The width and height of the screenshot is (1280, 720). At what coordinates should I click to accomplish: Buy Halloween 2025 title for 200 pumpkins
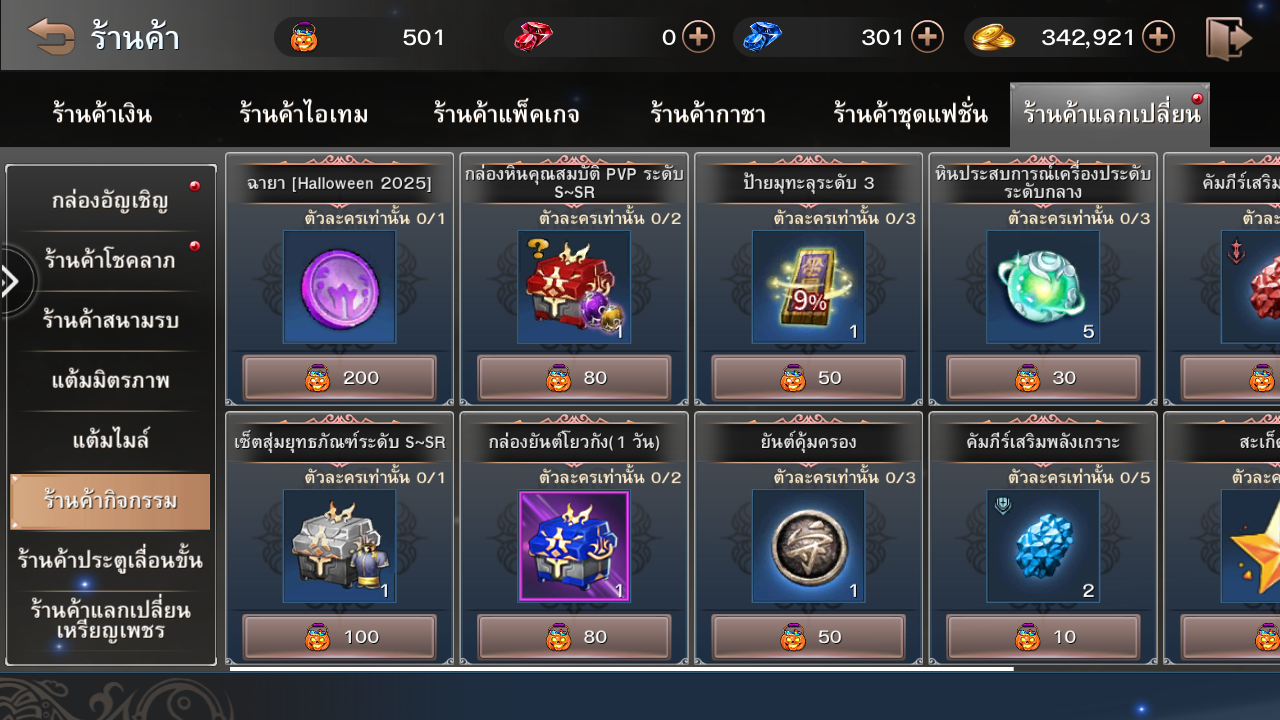[x=339, y=378]
